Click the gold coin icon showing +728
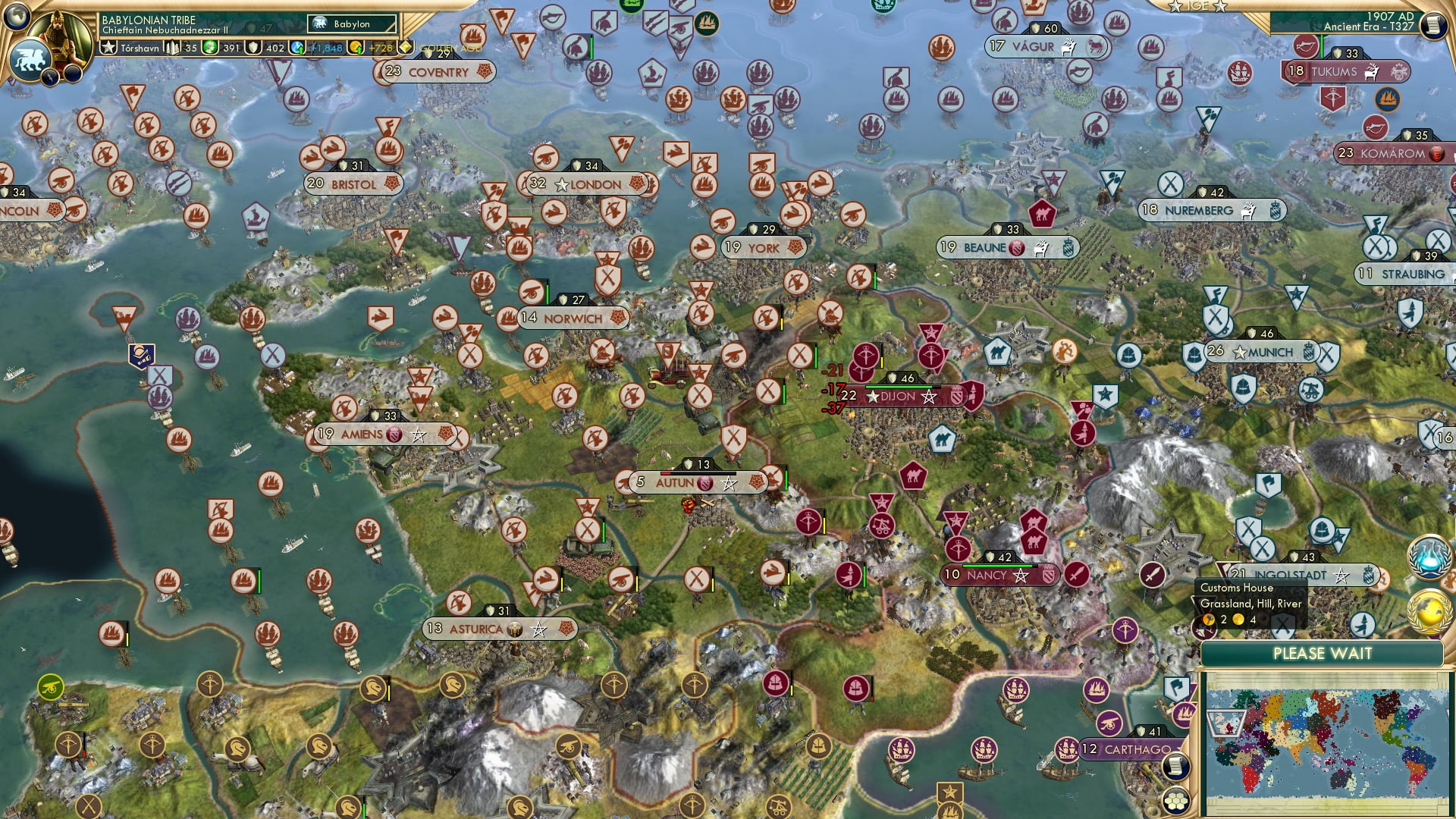 coord(356,47)
